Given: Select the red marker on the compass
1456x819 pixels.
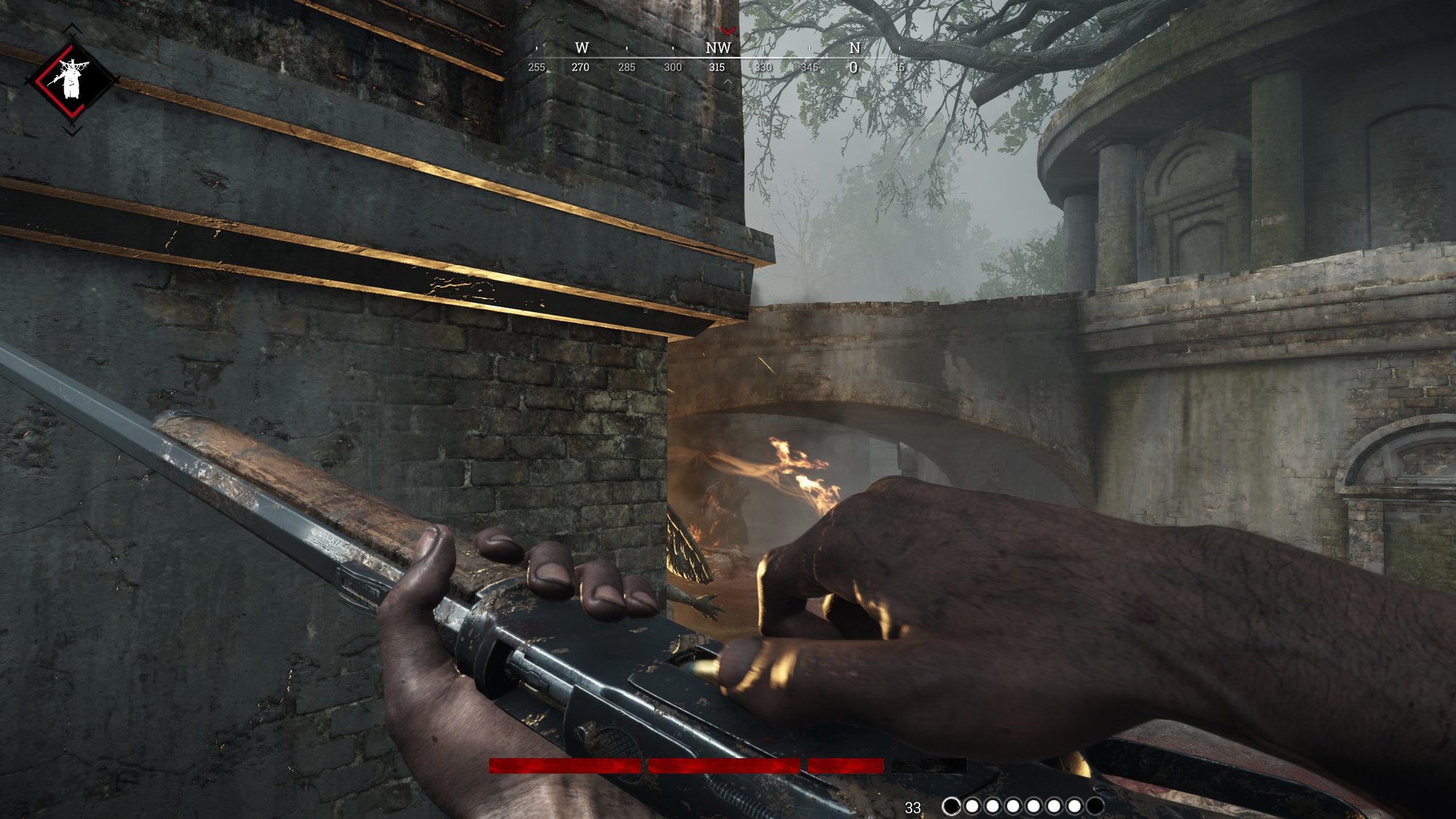Looking at the screenshot, I should [727, 31].
